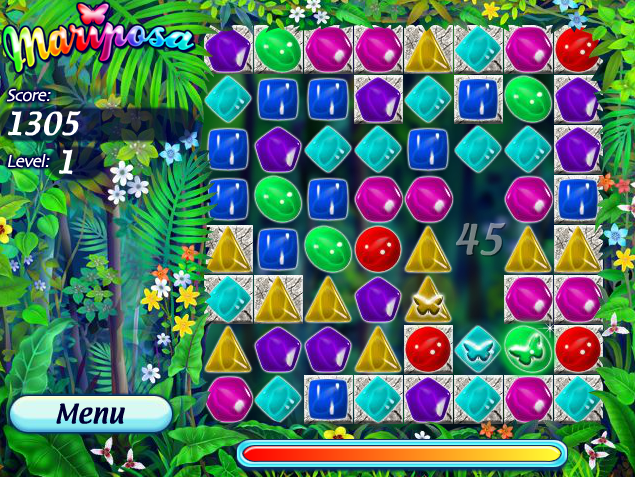Viewport: 635px width, 477px height.
Task: Pick the cyan diamond with butterfly
Action: point(478,348)
